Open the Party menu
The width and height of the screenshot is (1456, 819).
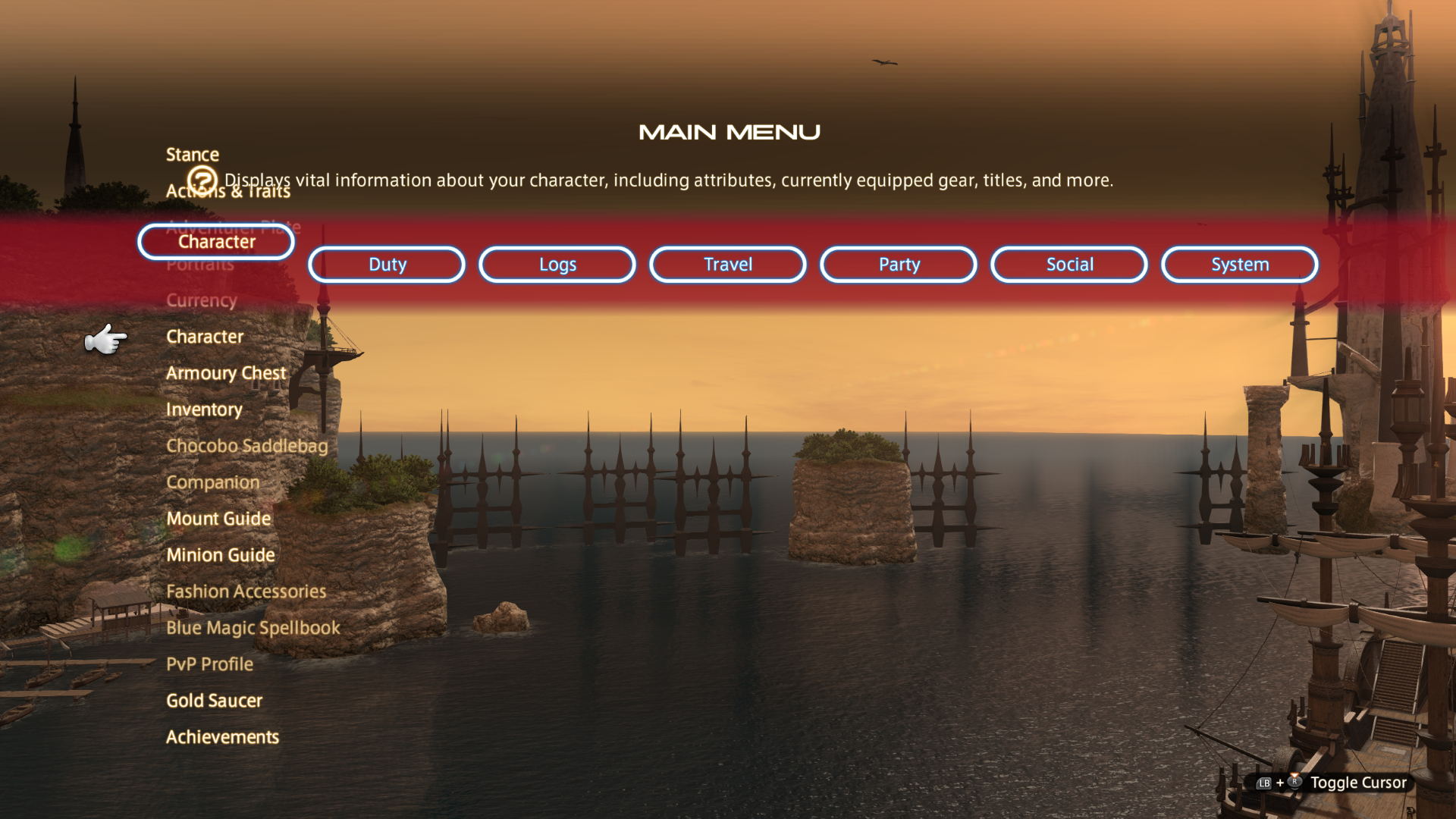[898, 264]
